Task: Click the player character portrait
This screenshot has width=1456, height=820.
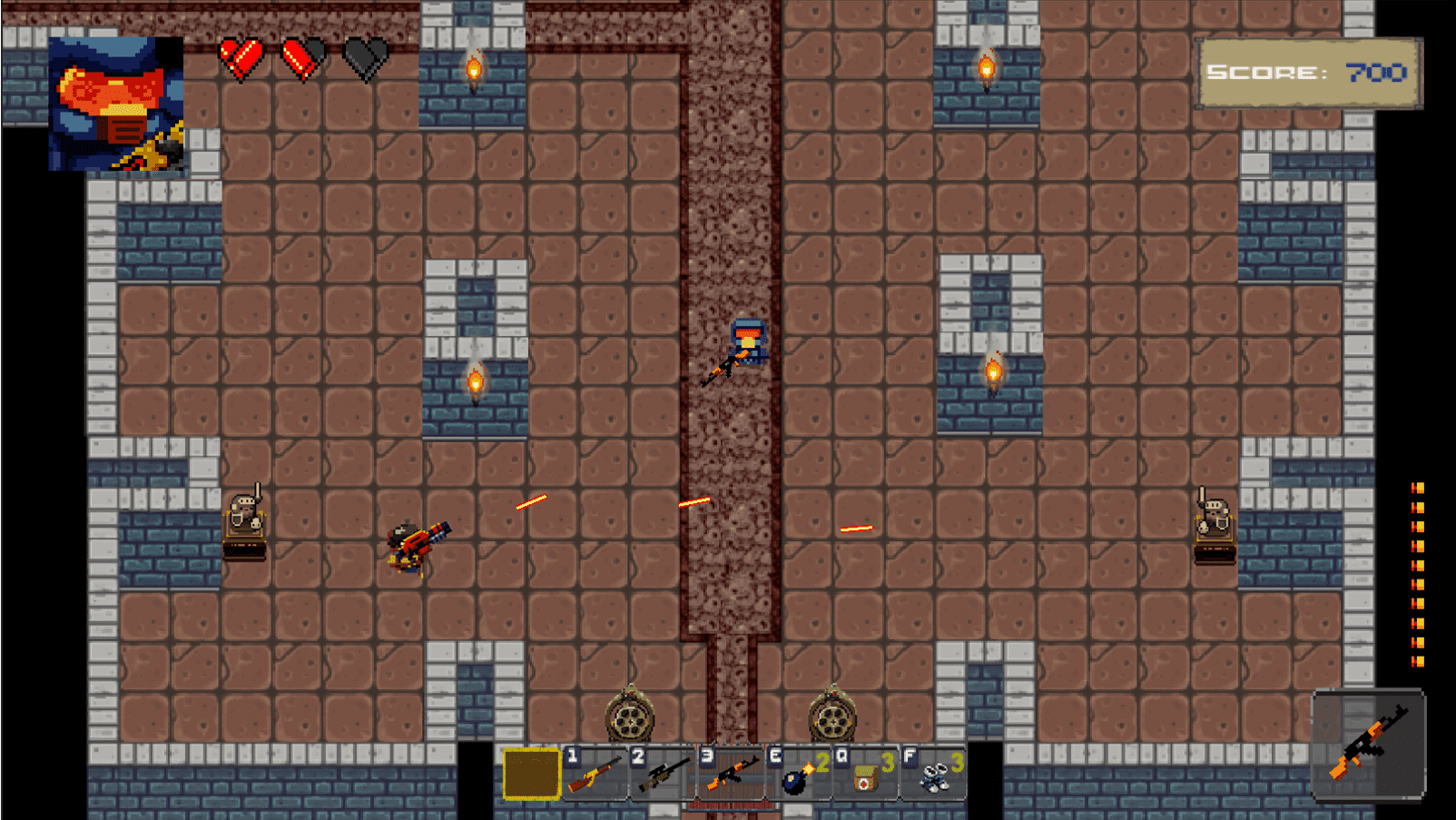Action: (x=116, y=104)
